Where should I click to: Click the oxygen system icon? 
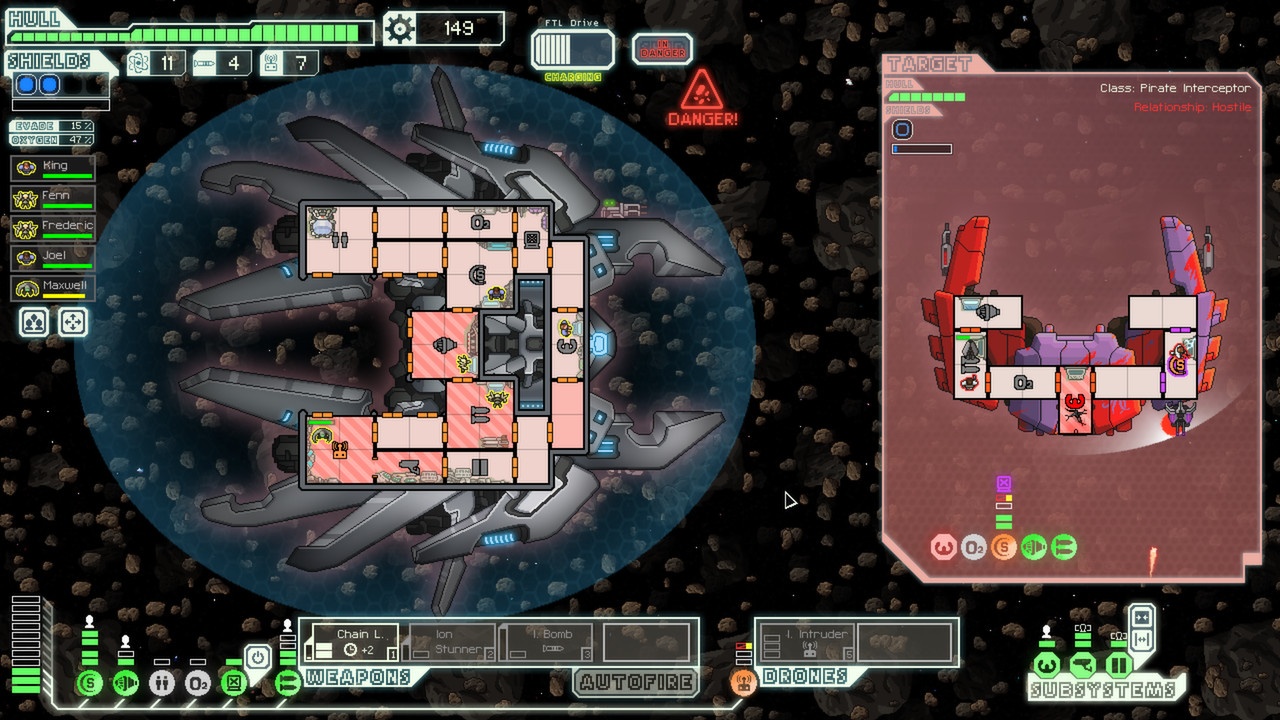(x=198, y=683)
